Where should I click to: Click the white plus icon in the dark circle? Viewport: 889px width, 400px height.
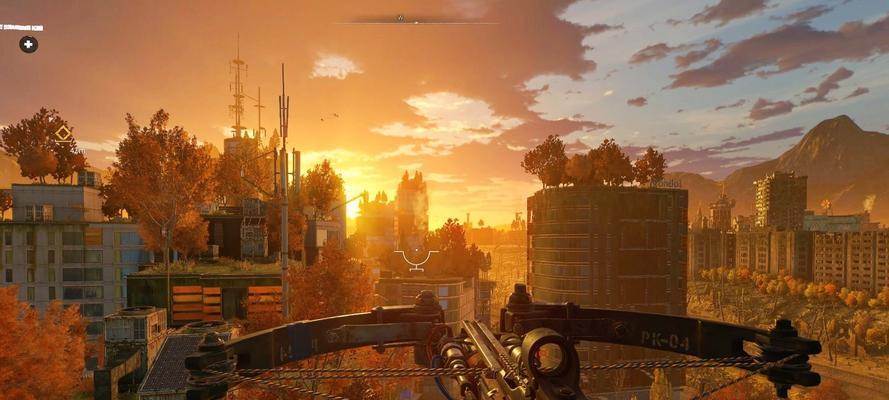pyautogui.click(x=28, y=44)
